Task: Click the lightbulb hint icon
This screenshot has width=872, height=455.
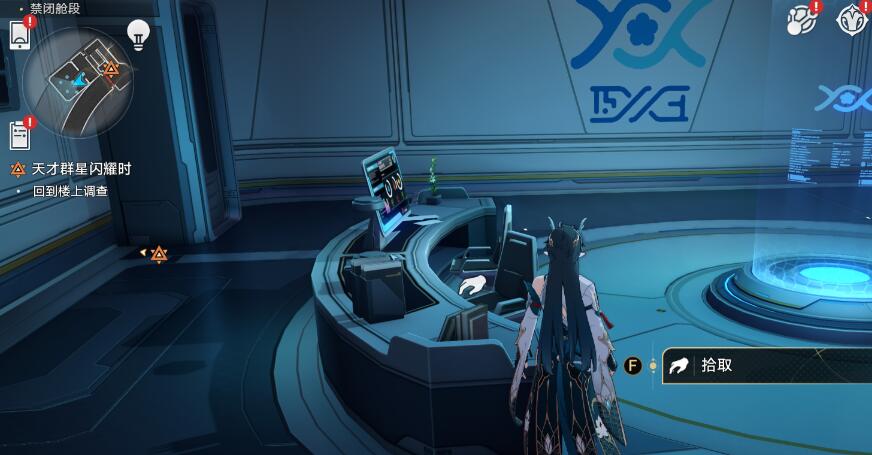Action: tap(139, 36)
